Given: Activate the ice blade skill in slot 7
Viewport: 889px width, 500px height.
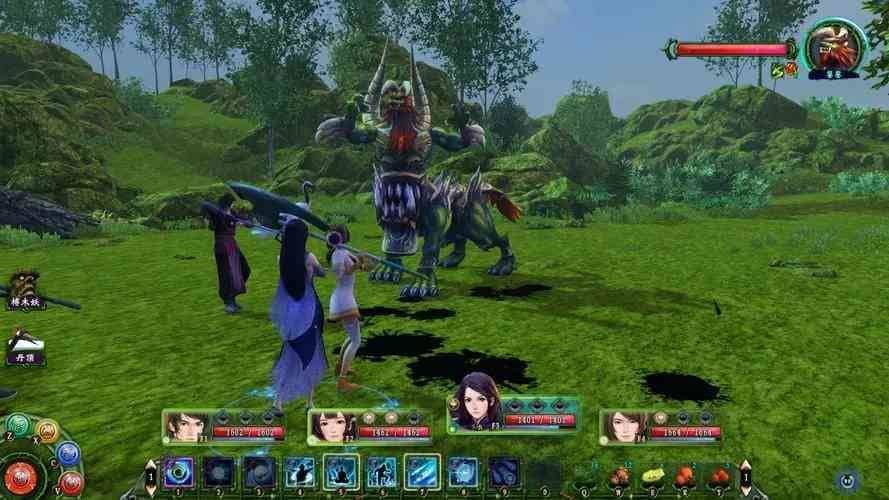Looking at the screenshot, I should (421, 472).
